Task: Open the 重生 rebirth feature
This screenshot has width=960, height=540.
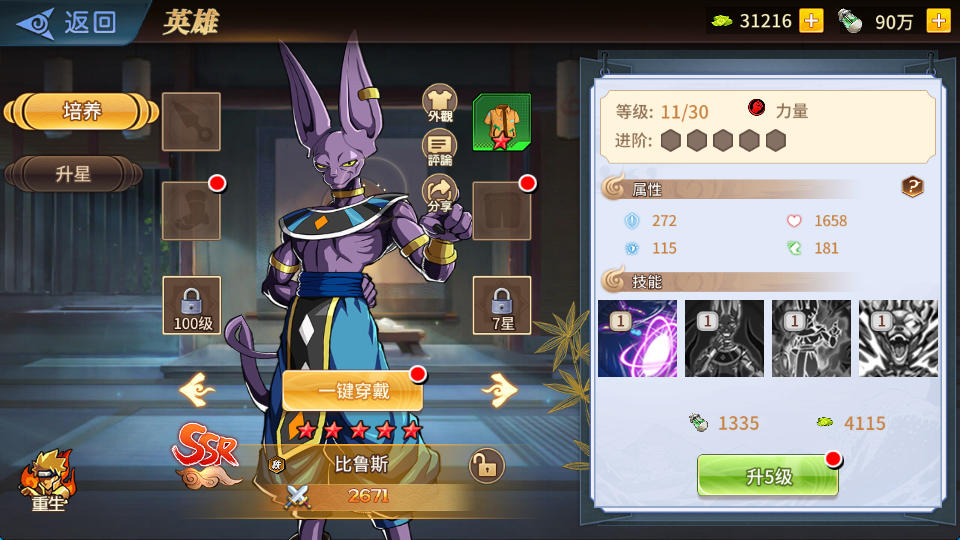Action: click(x=48, y=481)
